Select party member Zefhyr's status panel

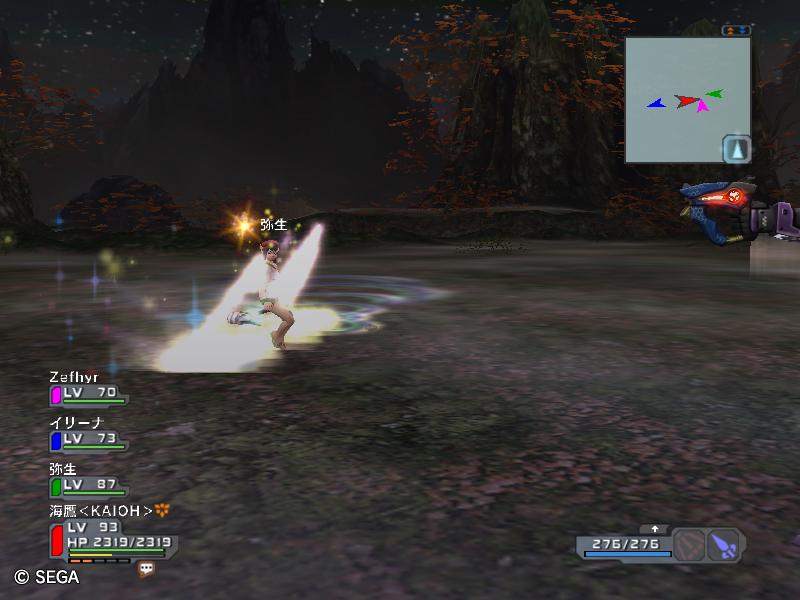click(x=88, y=390)
